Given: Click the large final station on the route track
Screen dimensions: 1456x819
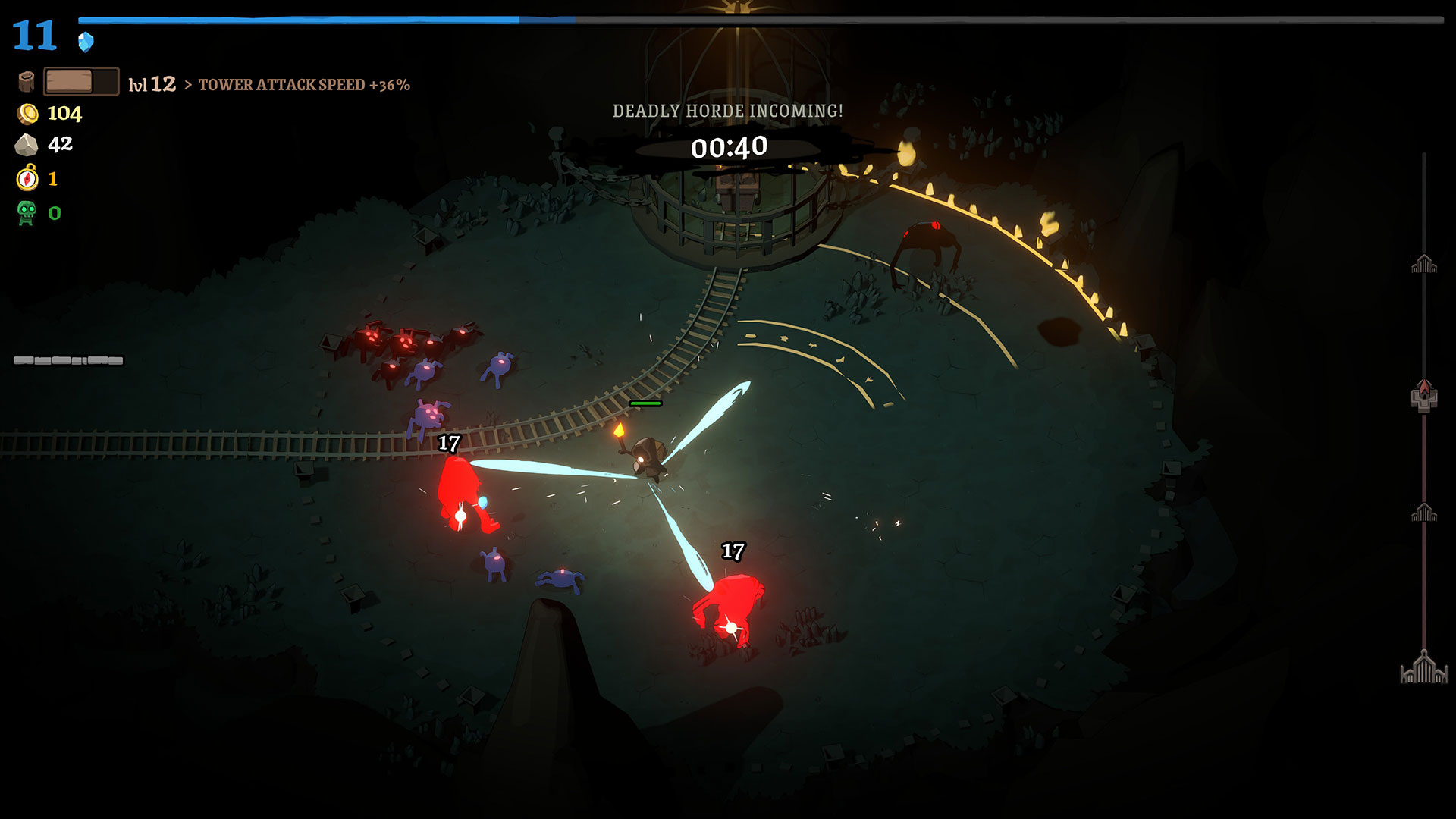Looking at the screenshot, I should point(1424,668).
